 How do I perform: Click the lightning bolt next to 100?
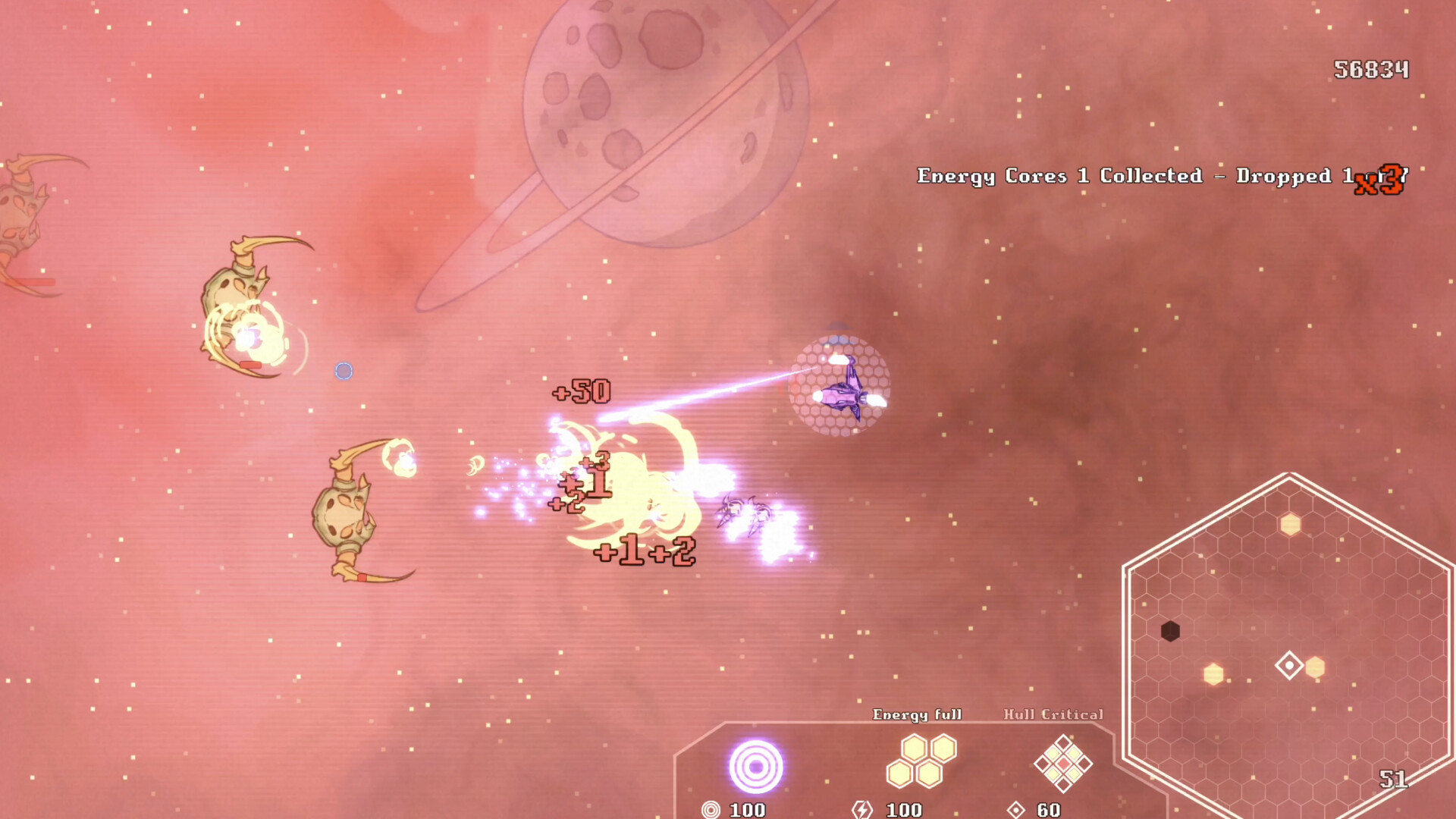tap(862, 811)
